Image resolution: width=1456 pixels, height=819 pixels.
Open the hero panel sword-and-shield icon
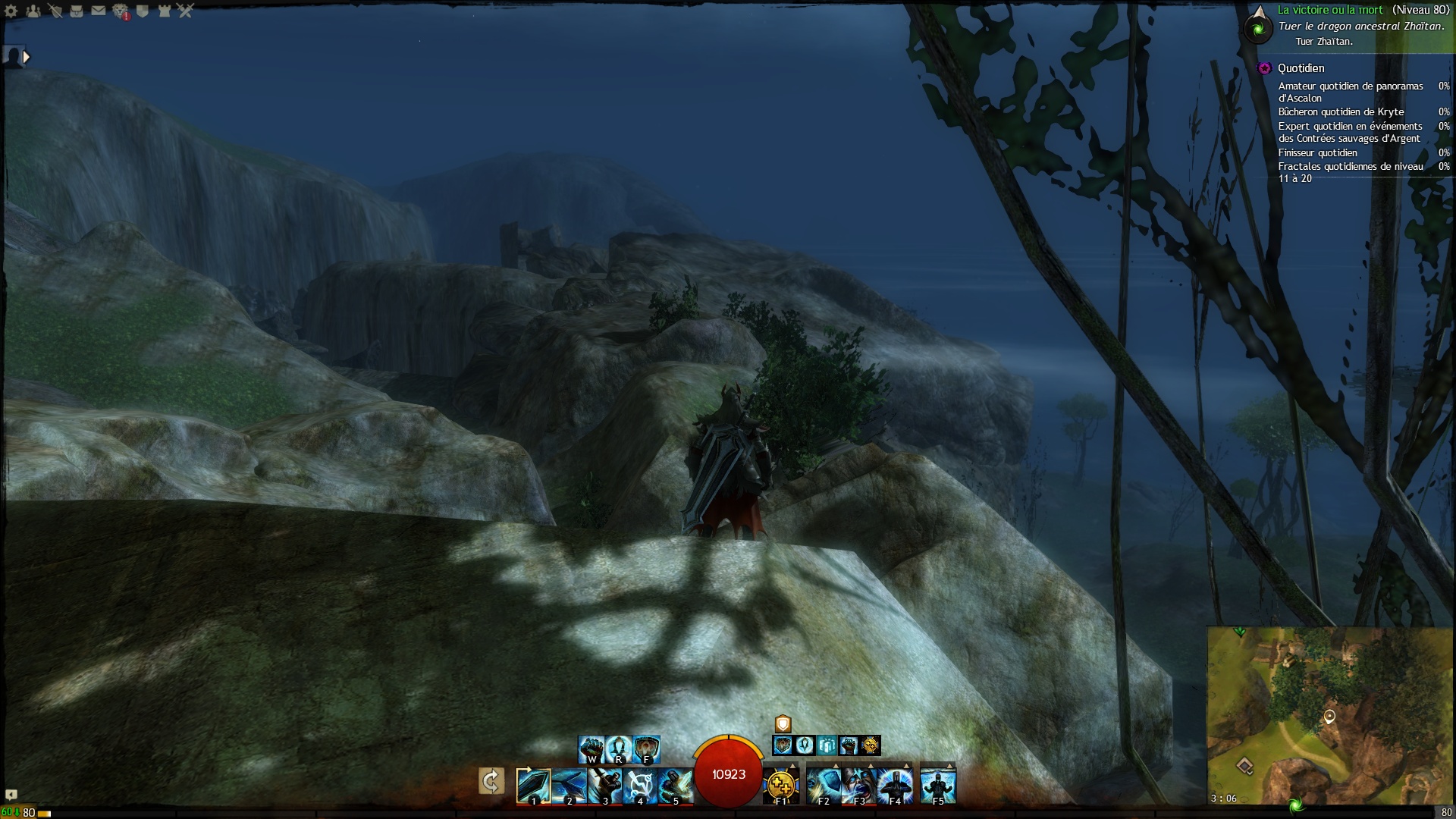click(x=55, y=11)
